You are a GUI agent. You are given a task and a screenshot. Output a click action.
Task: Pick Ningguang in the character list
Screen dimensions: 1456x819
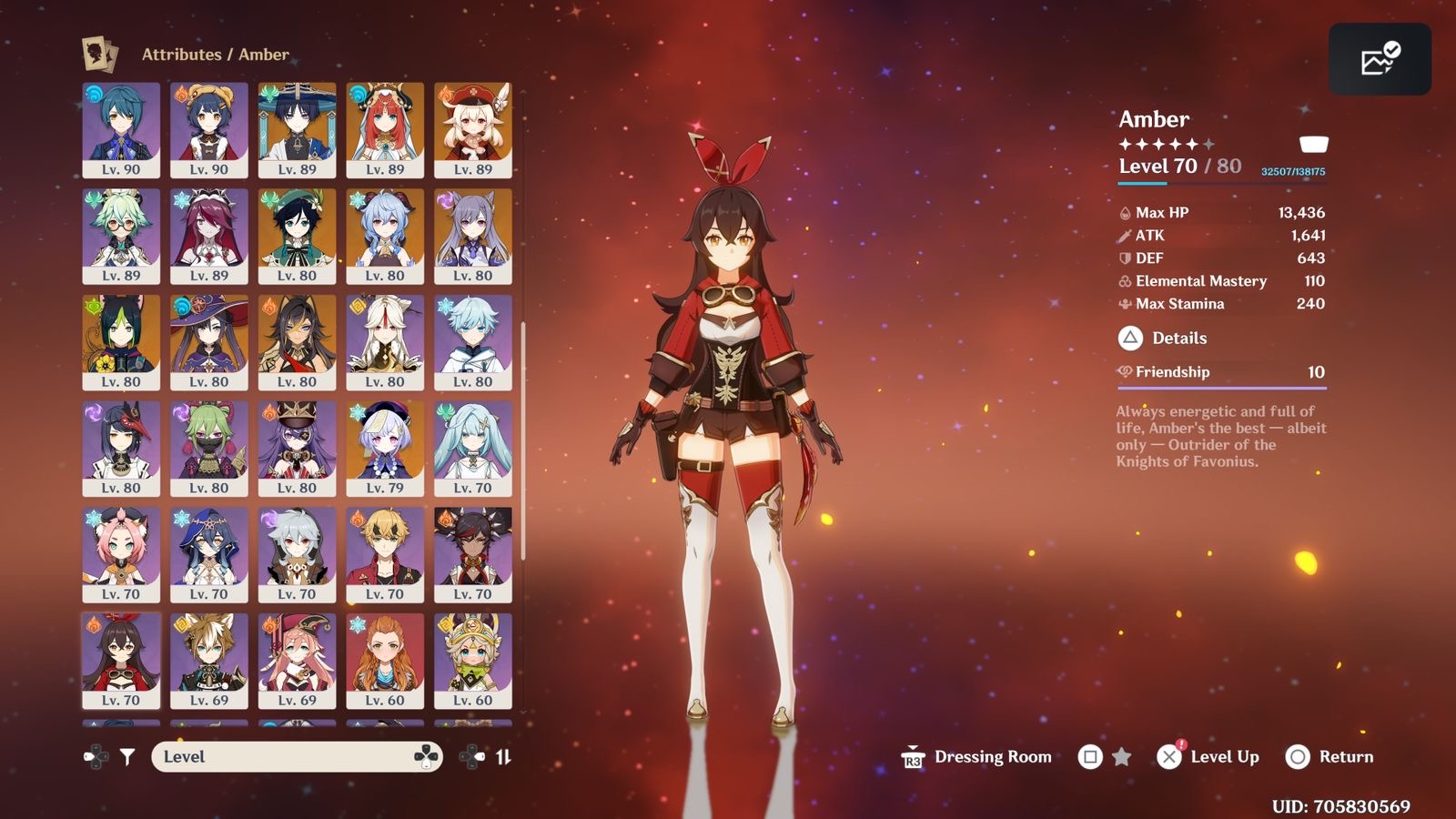click(x=385, y=342)
